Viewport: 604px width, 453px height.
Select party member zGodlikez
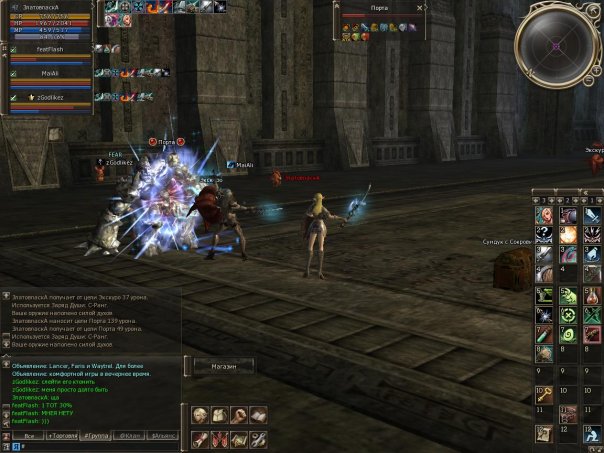point(52,96)
